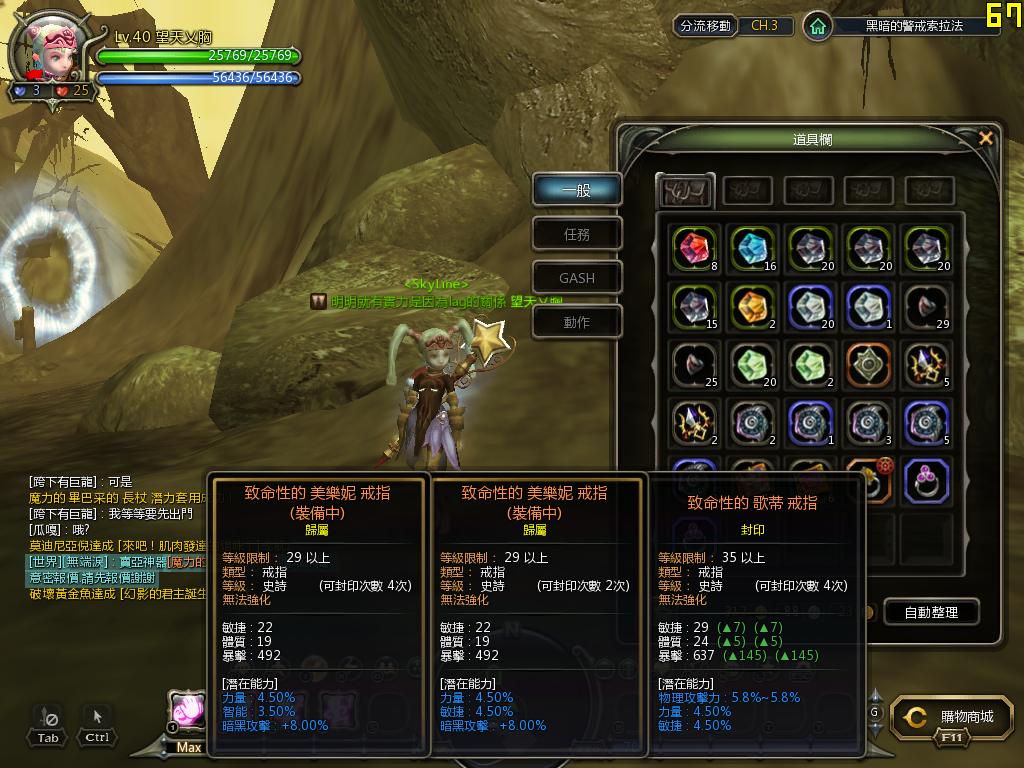The height and width of the screenshot is (768, 1024).
Task: Open the 購物商城 cash shop
Action: (x=949, y=717)
